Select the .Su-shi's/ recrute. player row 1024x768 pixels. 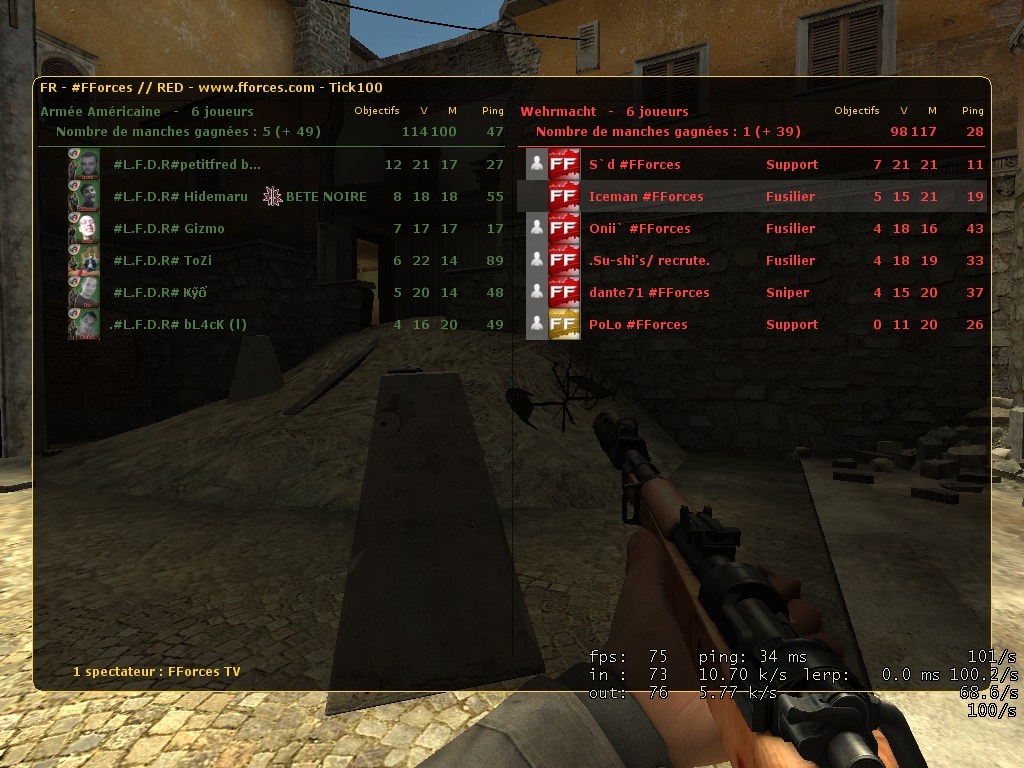click(649, 261)
